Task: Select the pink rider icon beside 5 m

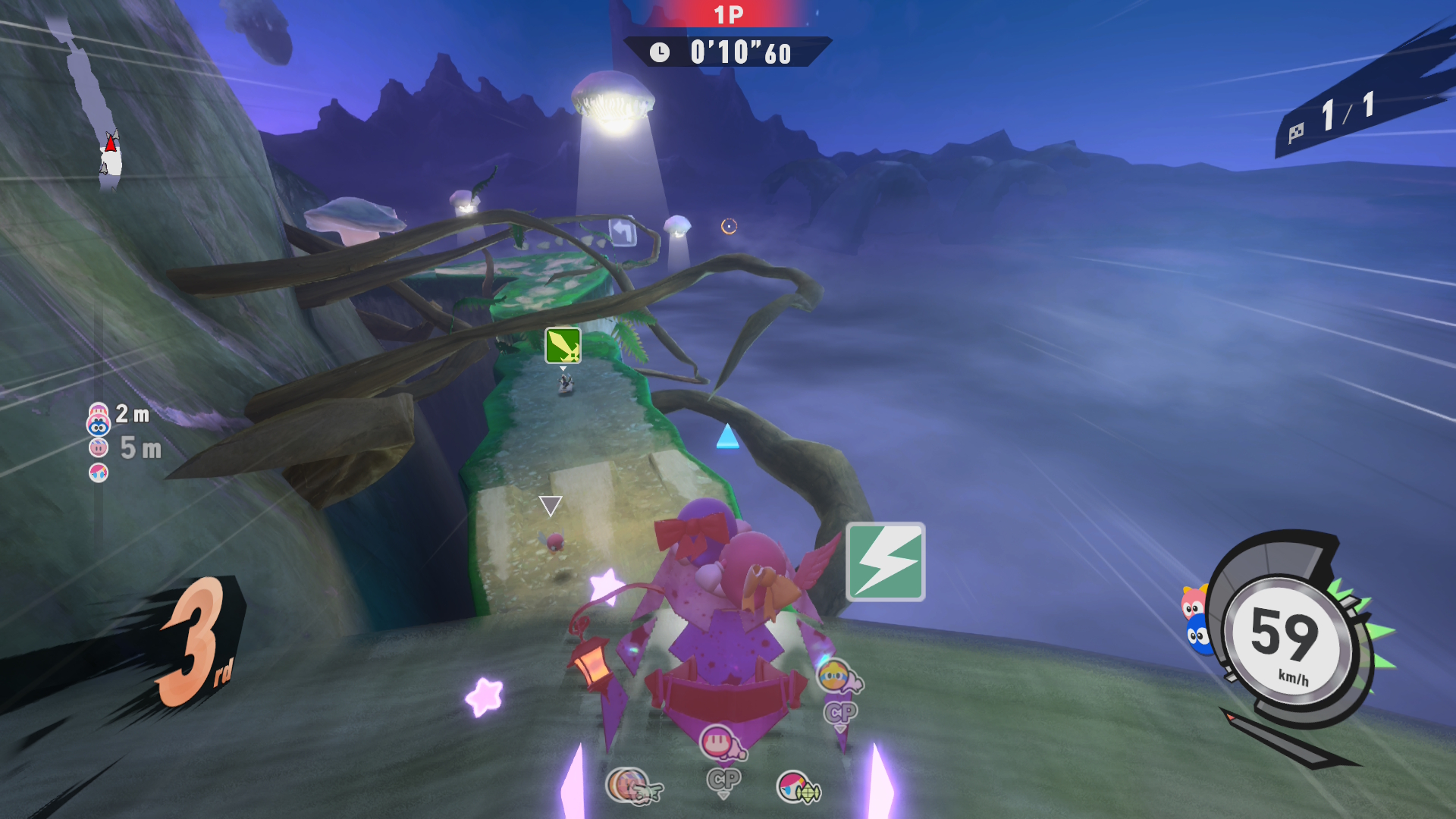Action: click(99, 448)
